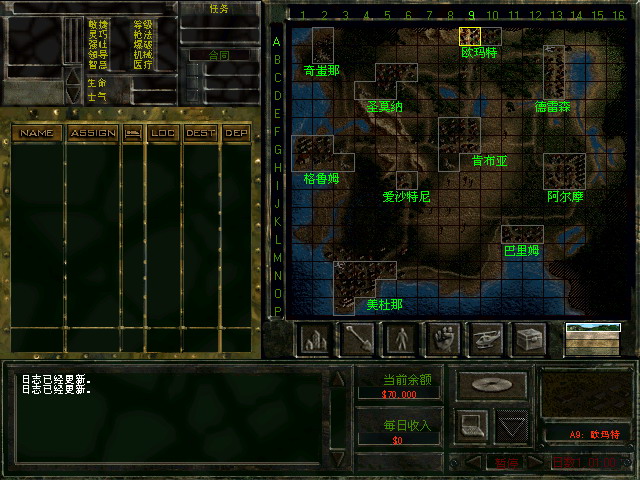The width and height of the screenshot is (640, 480).
Task: Open the laptop computer
Action: tap(471, 426)
